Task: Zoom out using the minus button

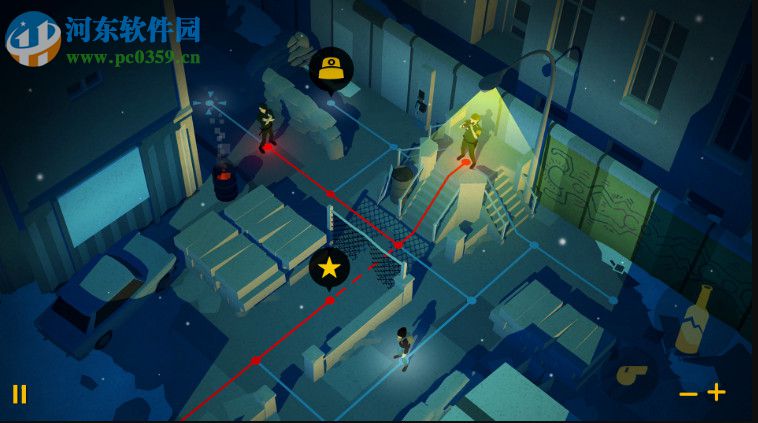Action: click(688, 394)
